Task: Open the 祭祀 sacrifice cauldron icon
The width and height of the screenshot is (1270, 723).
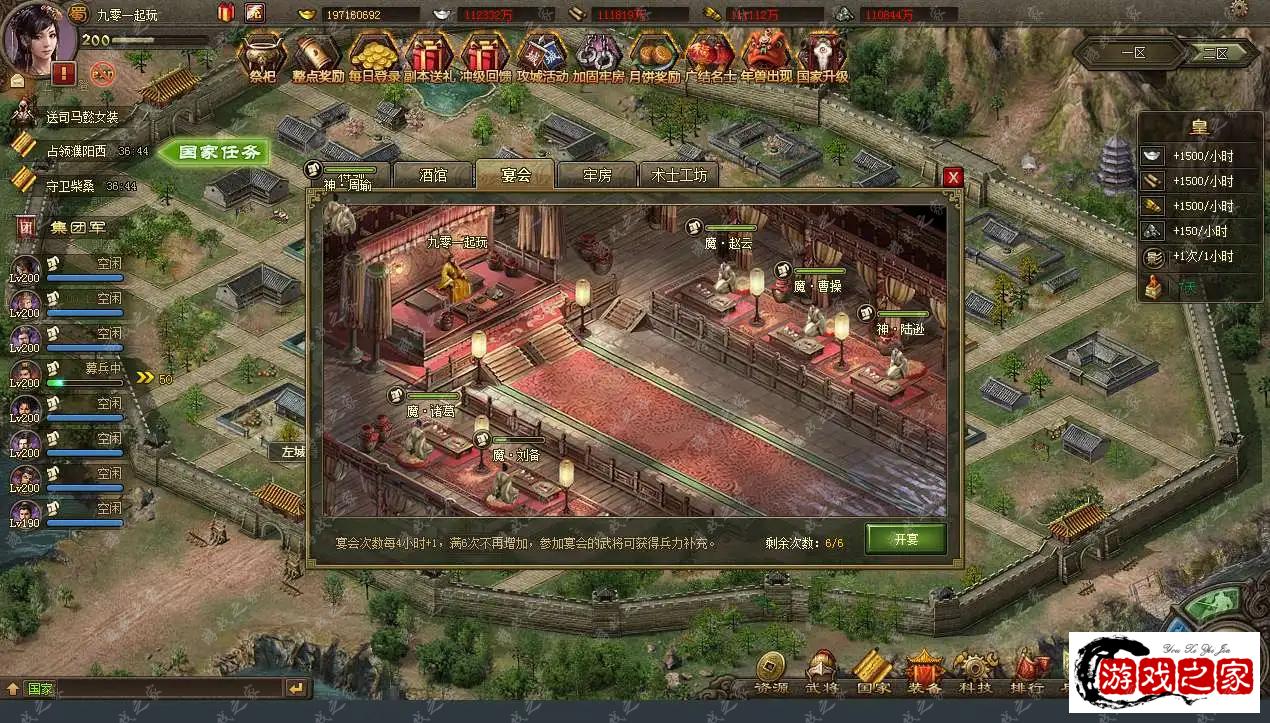Action: [262, 56]
